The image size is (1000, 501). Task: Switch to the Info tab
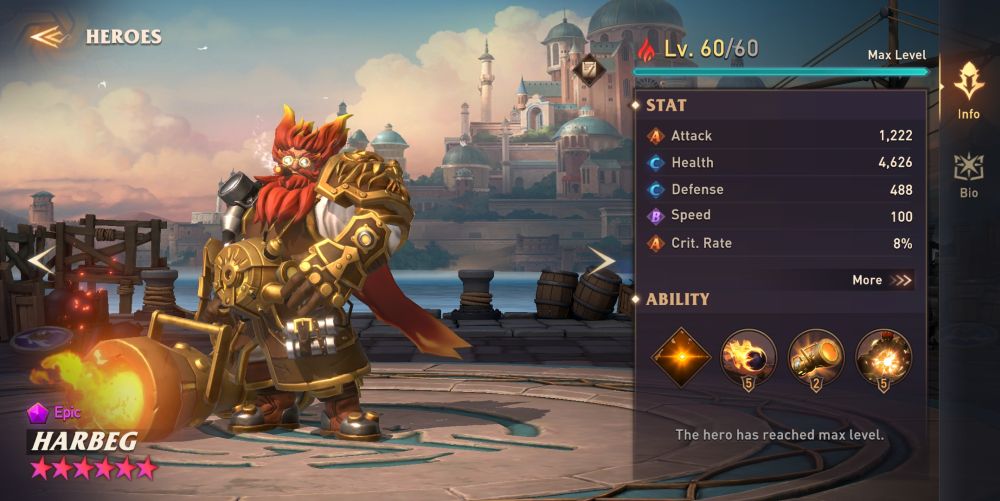tap(968, 90)
